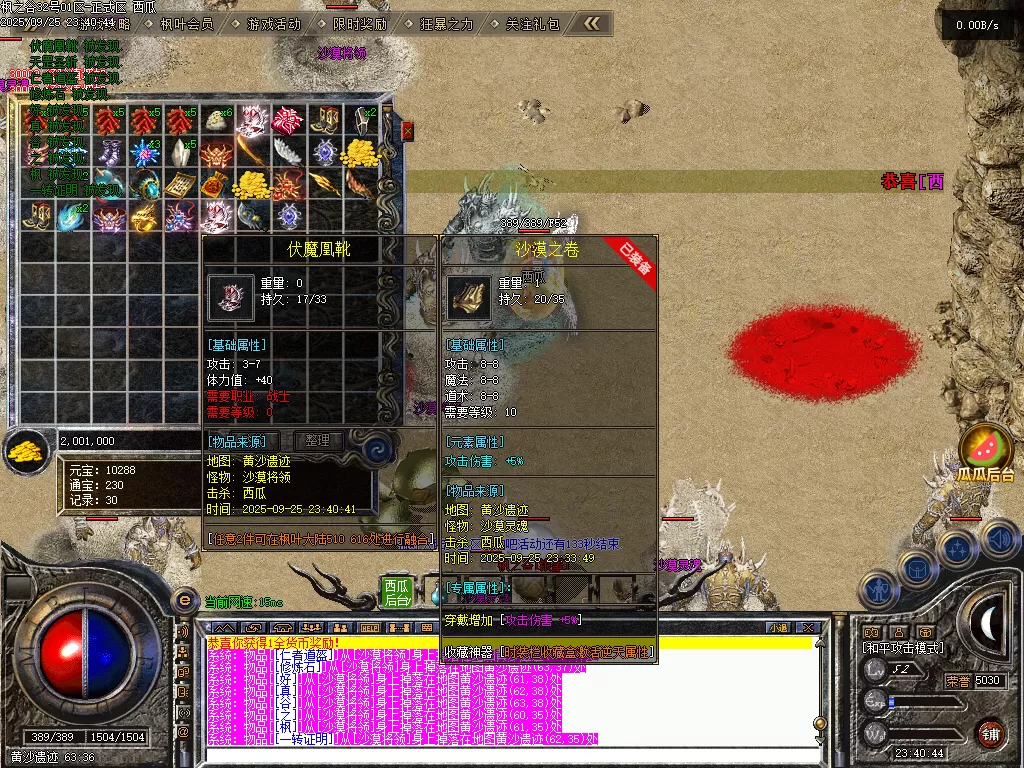
Task: Click the blue swirl button in the bag
Action: pyautogui.click(x=376, y=447)
